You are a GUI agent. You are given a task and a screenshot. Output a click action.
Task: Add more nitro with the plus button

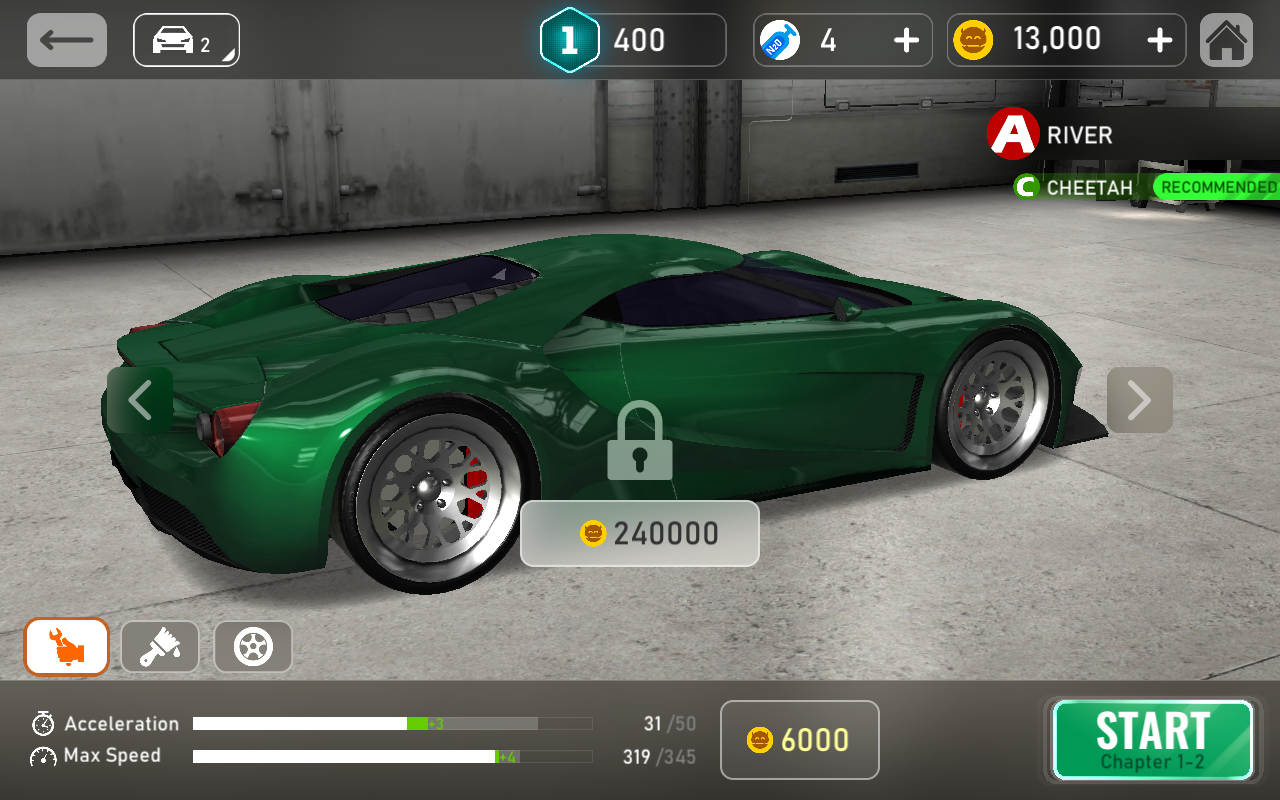(906, 40)
